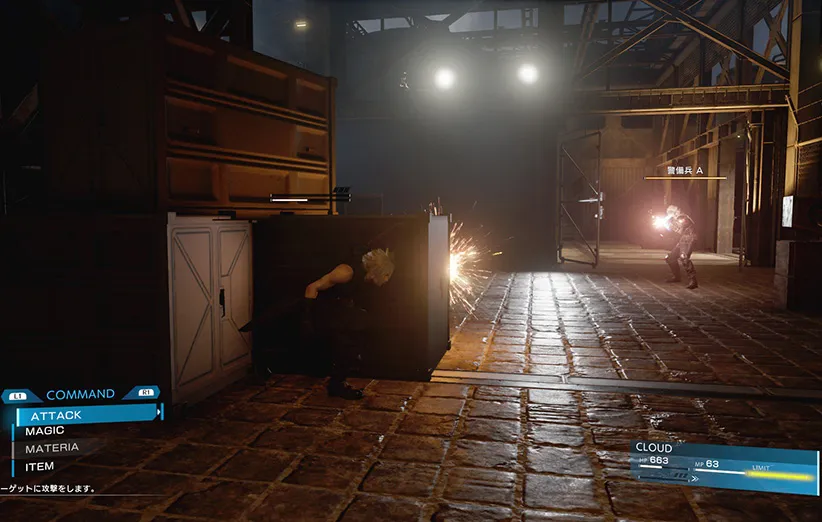This screenshot has width=822, height=522.
Task: Select Cloud's party status panel
Action: tap(724, 463)
